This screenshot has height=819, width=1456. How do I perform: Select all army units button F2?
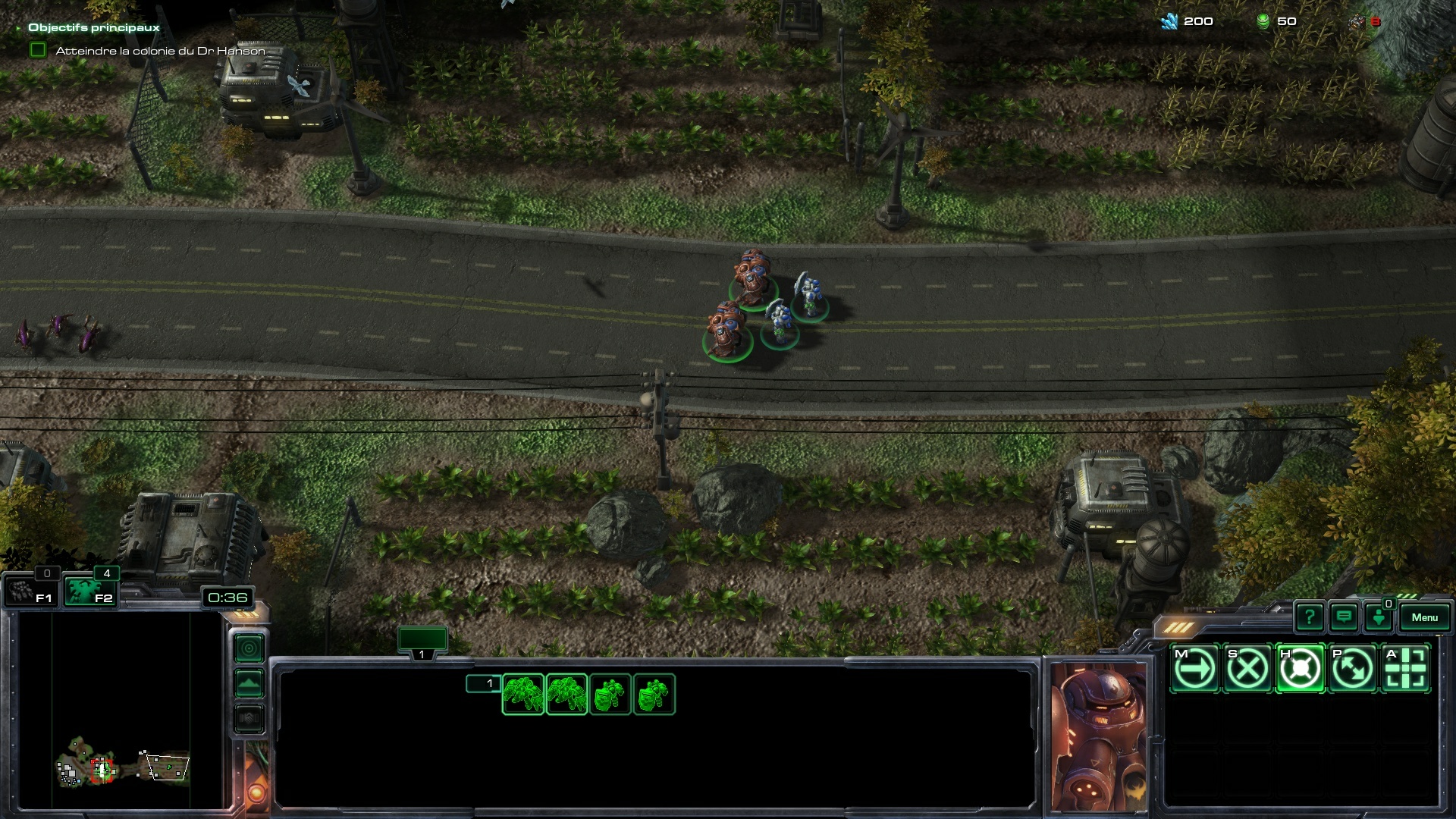(89, 591)
